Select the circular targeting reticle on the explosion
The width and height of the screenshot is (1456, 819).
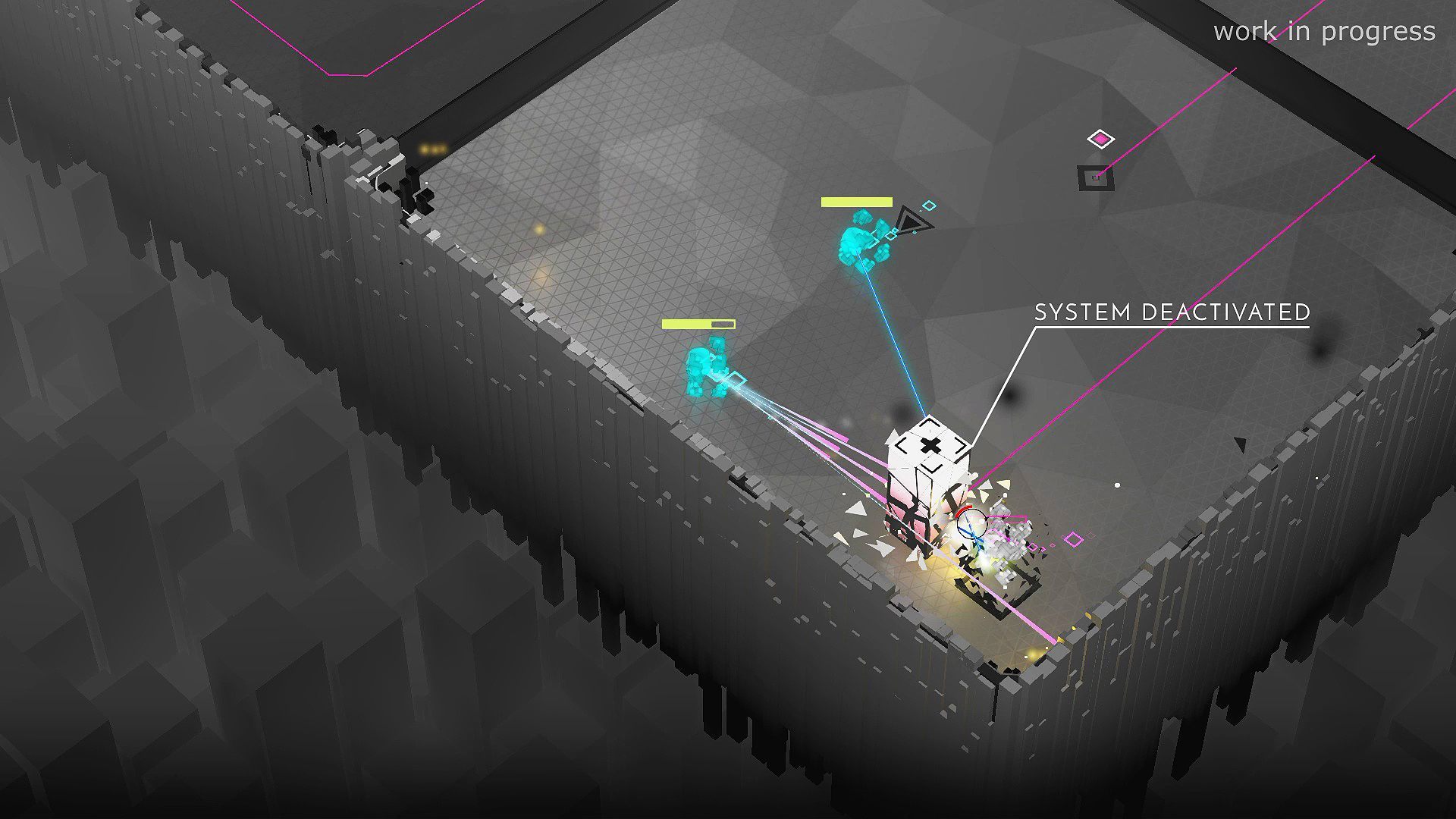[972, 523]
